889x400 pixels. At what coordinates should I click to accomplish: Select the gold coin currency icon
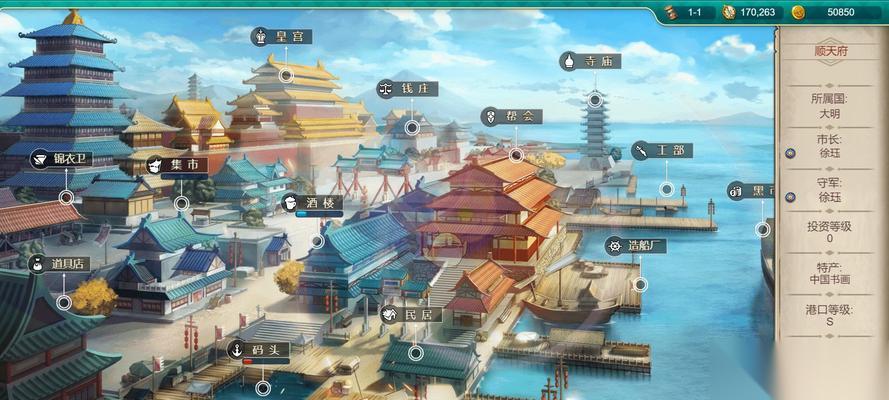(798, 12)
